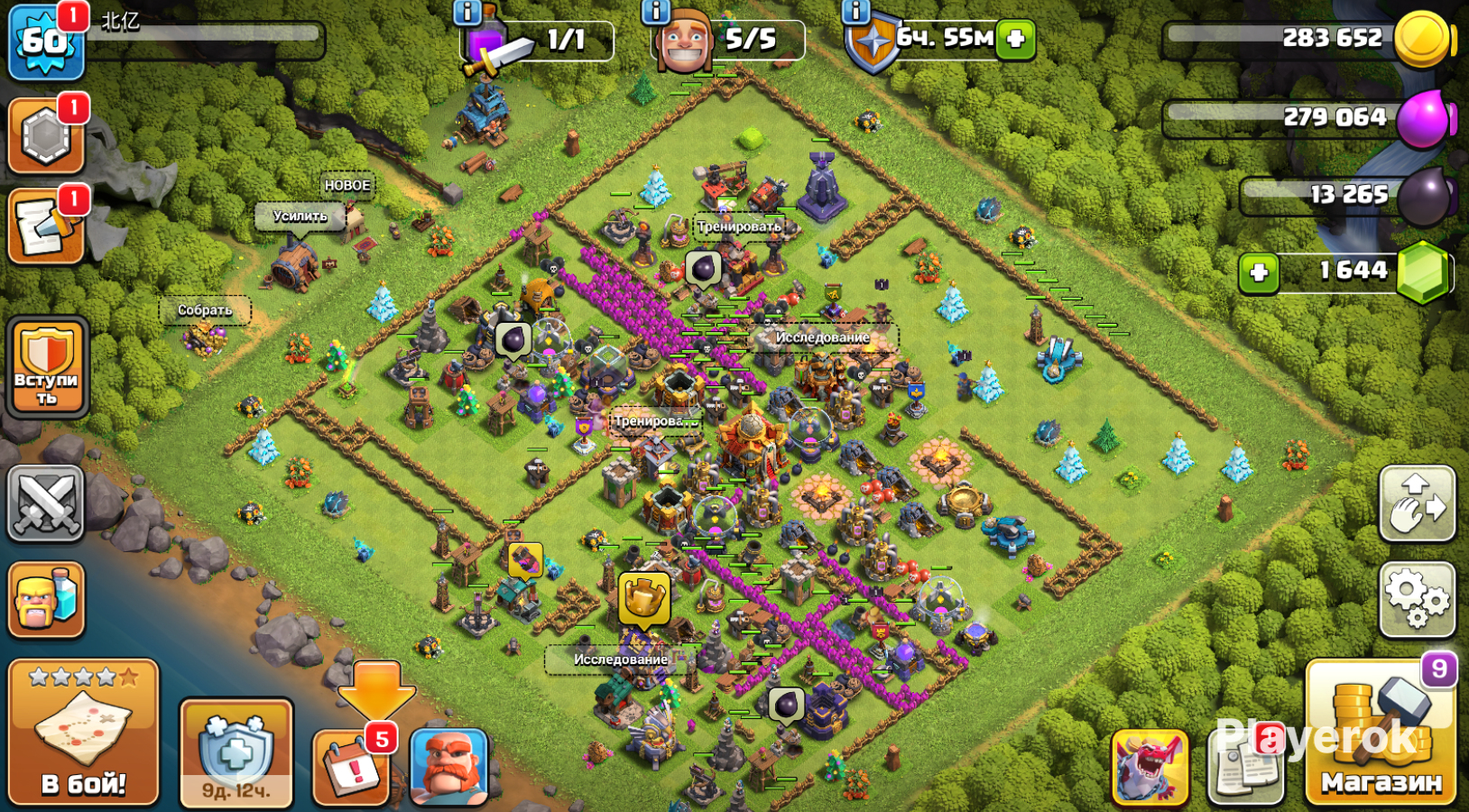The width and height of the screenshot is (1469, 812).
Task: Open the settings gears button
Action: point(1417,599)
